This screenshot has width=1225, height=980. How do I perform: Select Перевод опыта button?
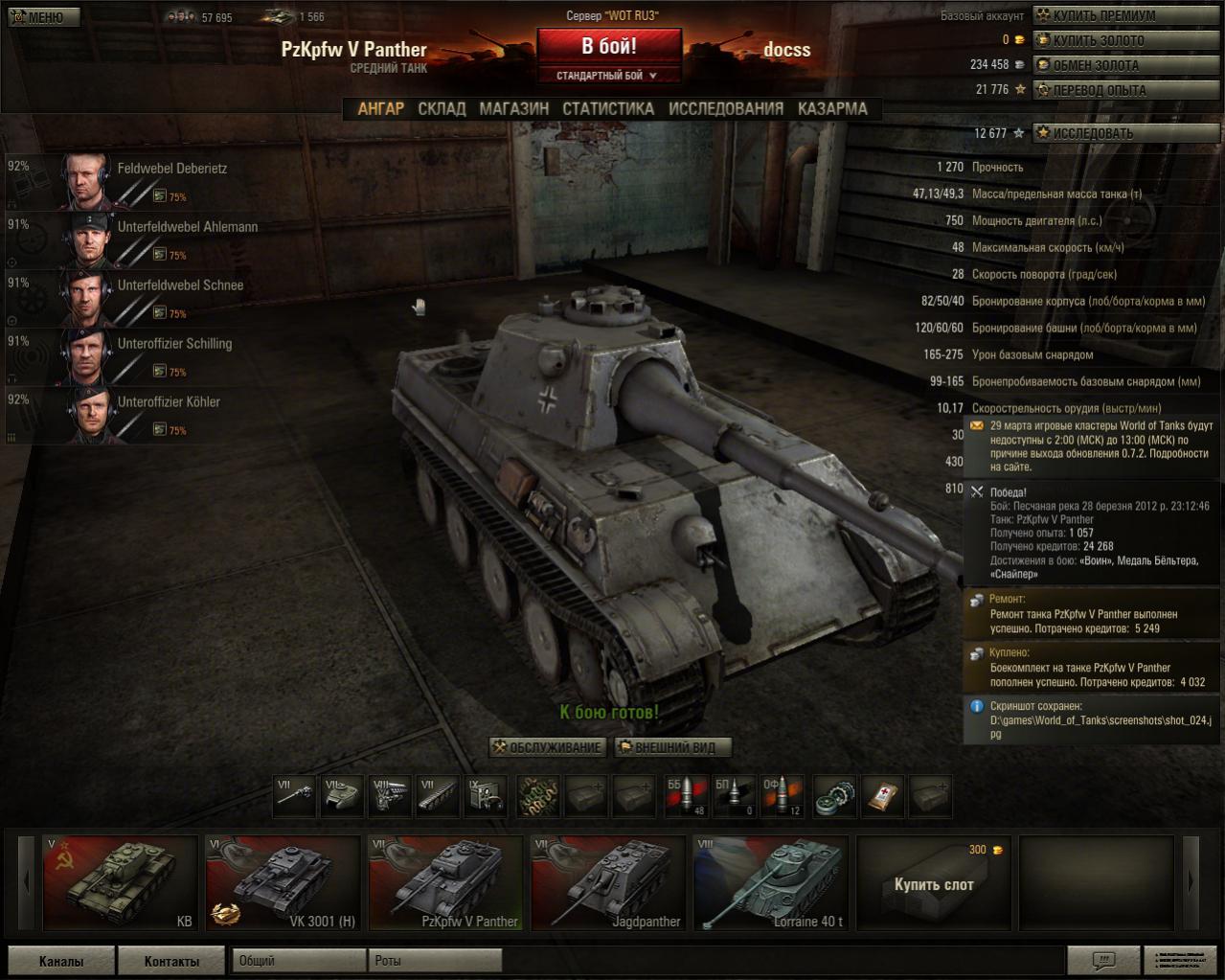point(1126,90)
